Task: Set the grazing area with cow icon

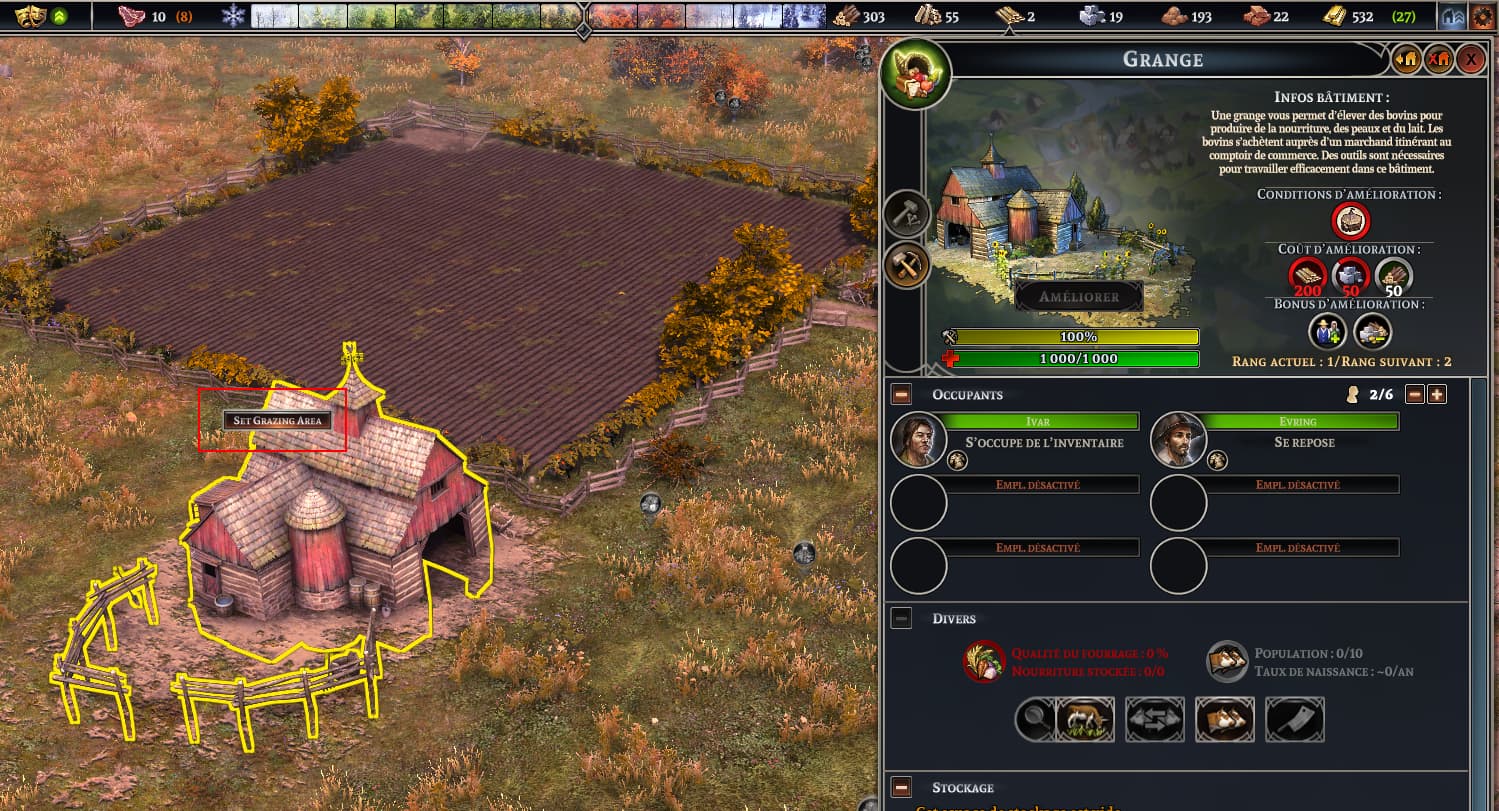Action: coord(1085,719)
